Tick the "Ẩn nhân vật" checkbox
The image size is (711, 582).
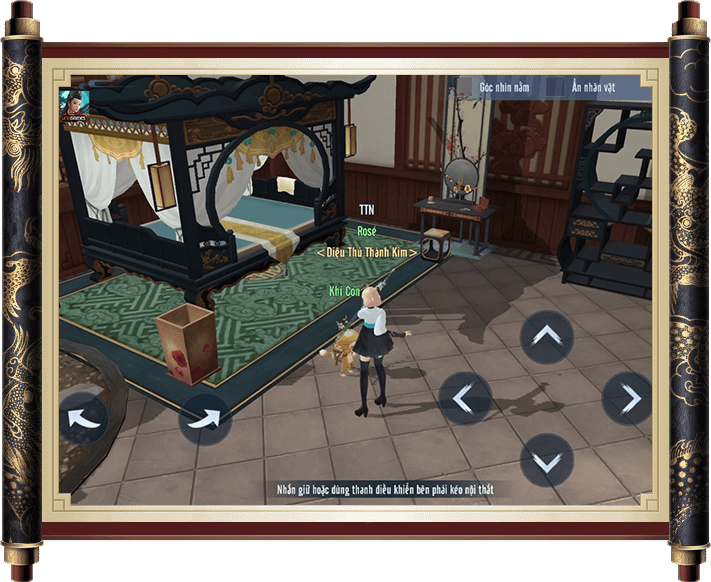pyautogui.click(x=555, y=86)
